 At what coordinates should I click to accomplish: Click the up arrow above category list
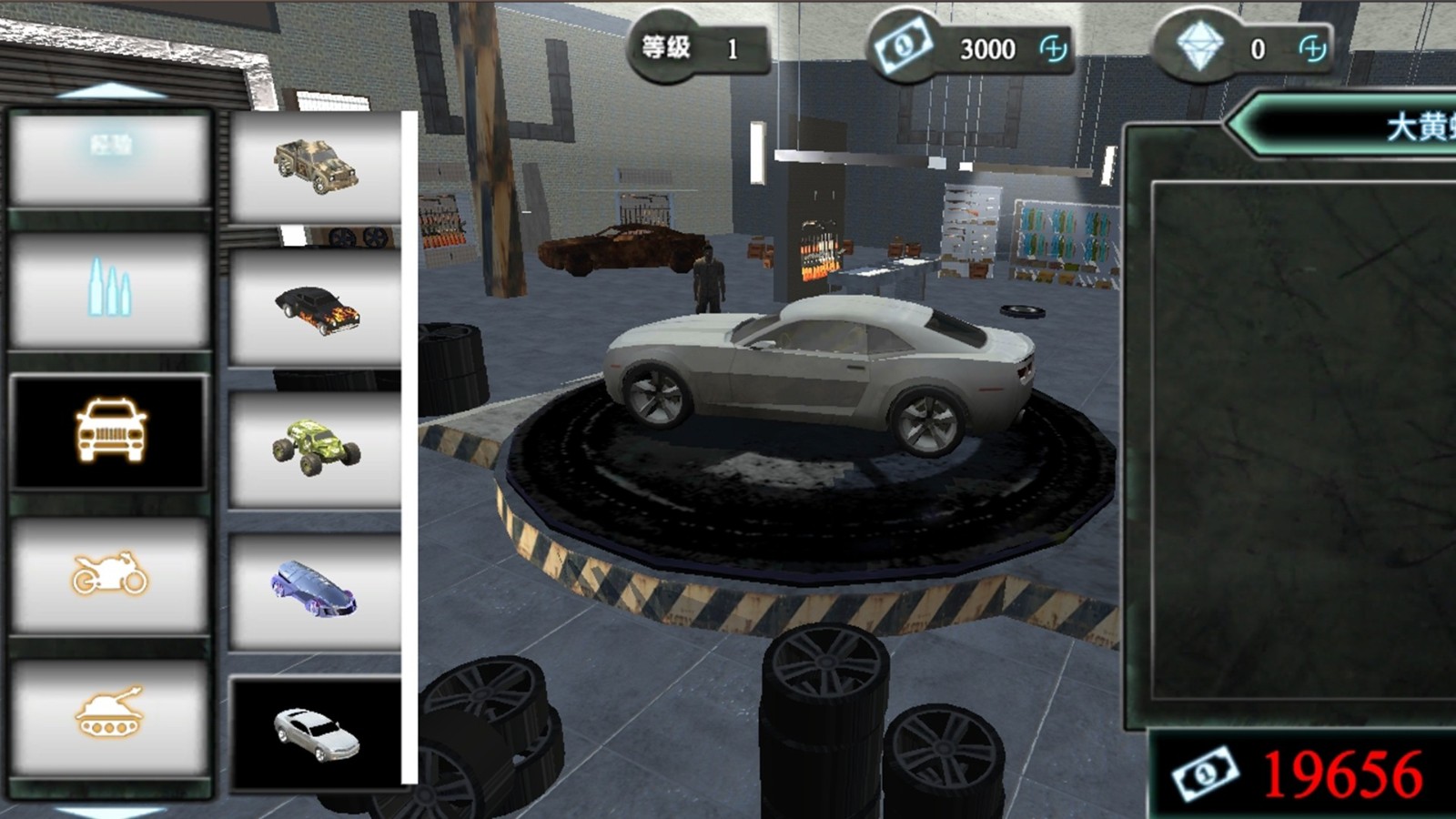pyautogui.click(x=111, y=90)
